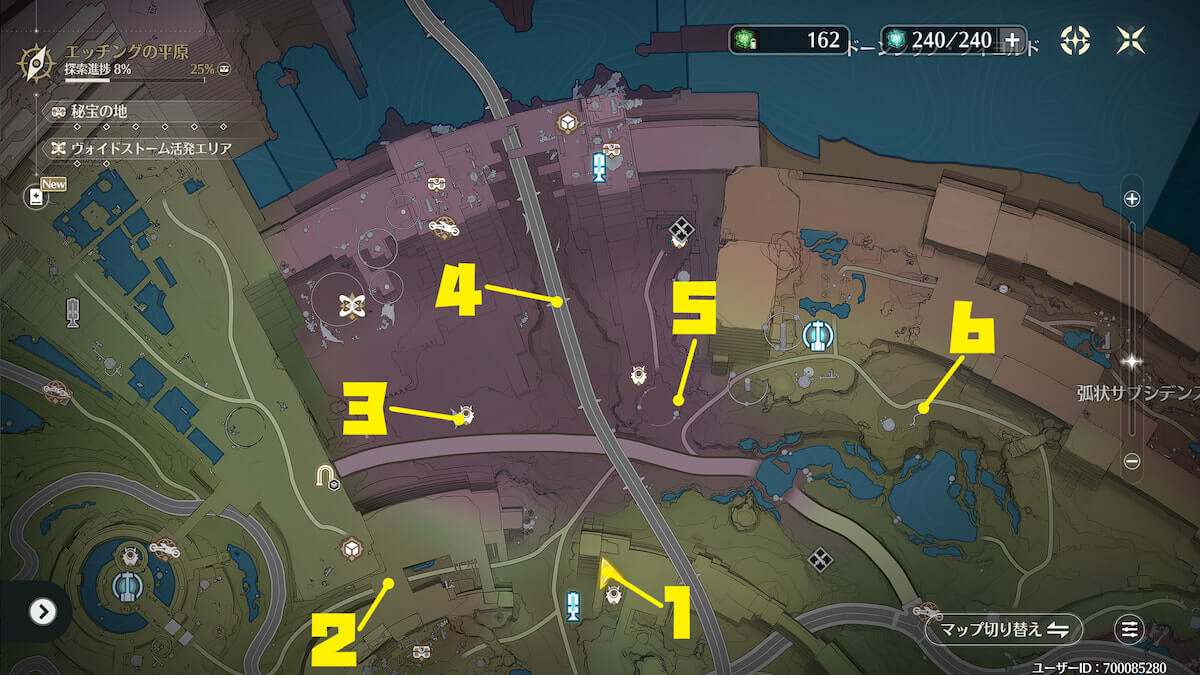Zoom in with the map plus button
This screenshot has height=675, width=1200.
1132,198
